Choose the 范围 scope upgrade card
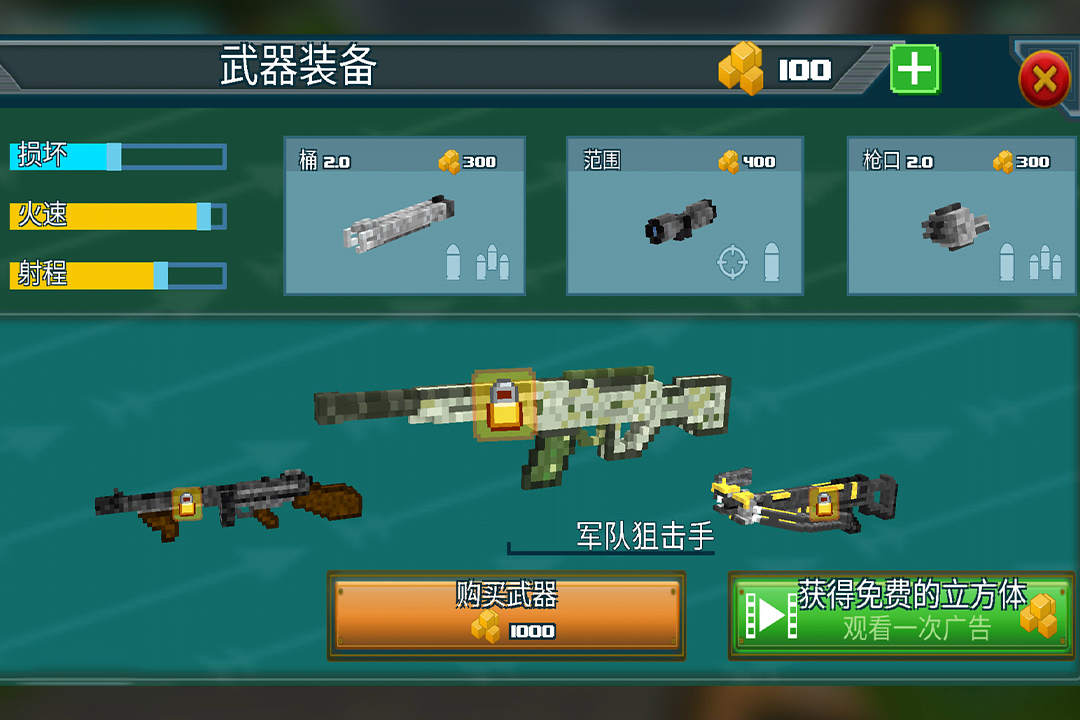The height and width of the screenshot is (720, 1080). tap(685, 216)
